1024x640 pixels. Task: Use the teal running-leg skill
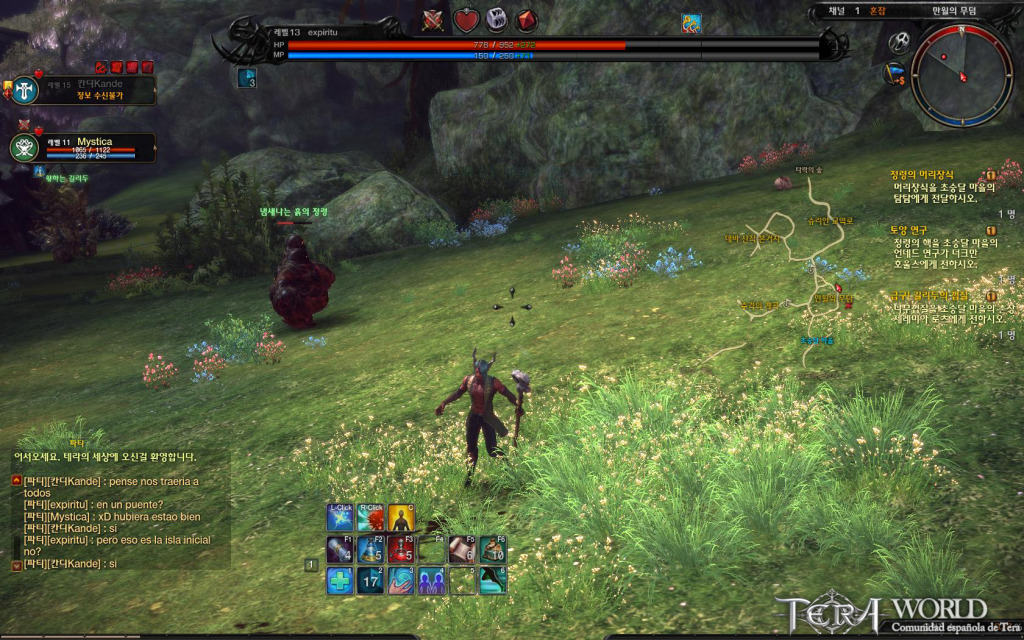493,580
